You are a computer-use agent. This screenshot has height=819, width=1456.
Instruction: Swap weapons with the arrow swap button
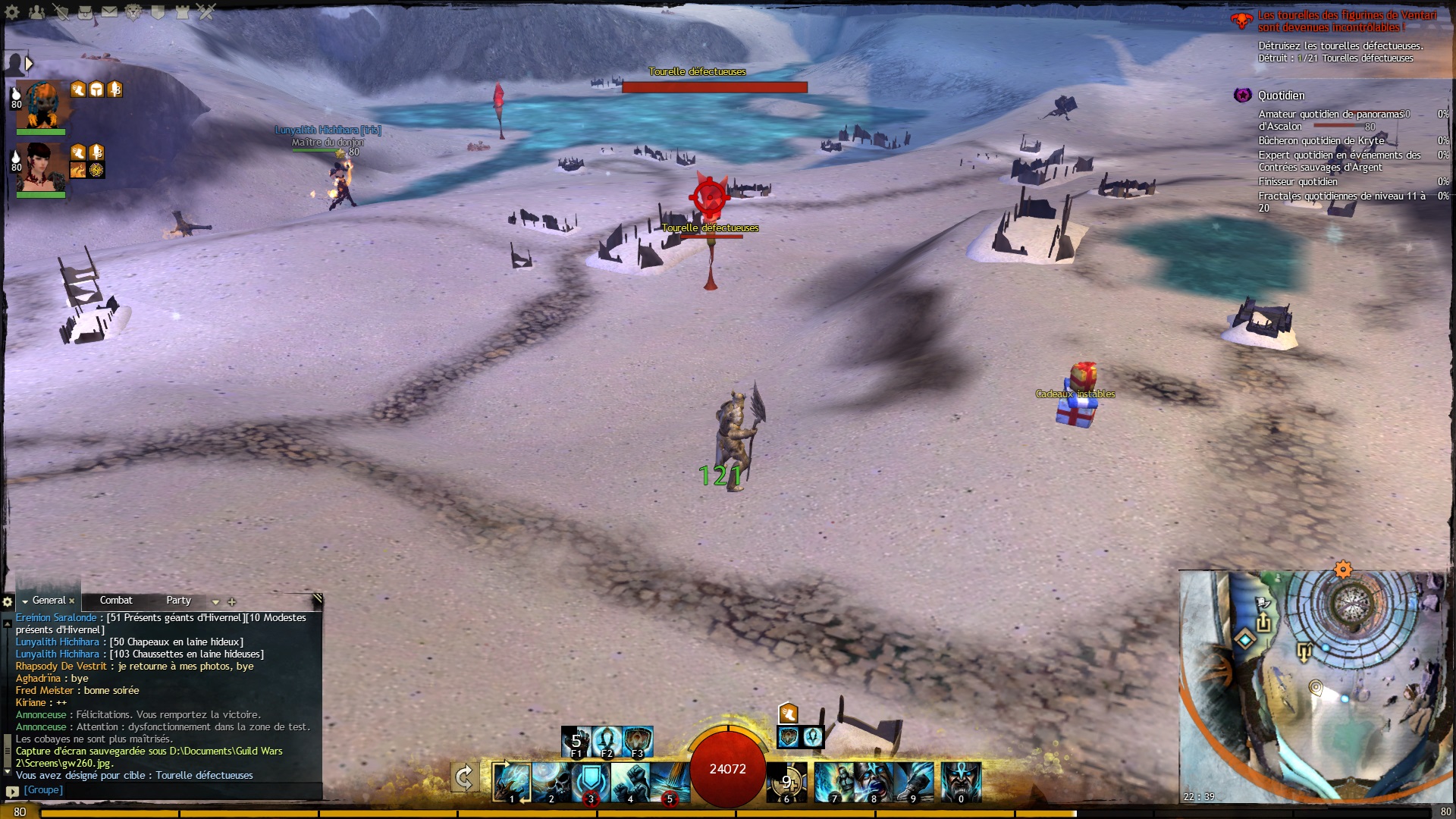(x=464, y=778)
